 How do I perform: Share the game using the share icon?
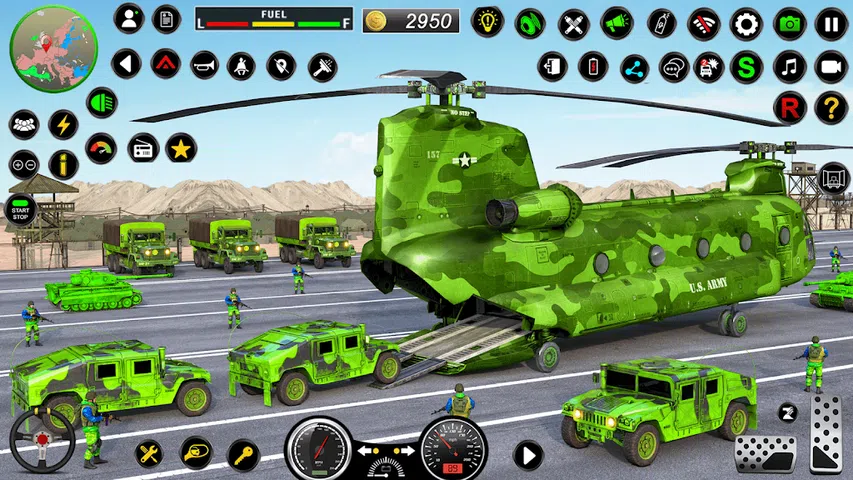634,67
